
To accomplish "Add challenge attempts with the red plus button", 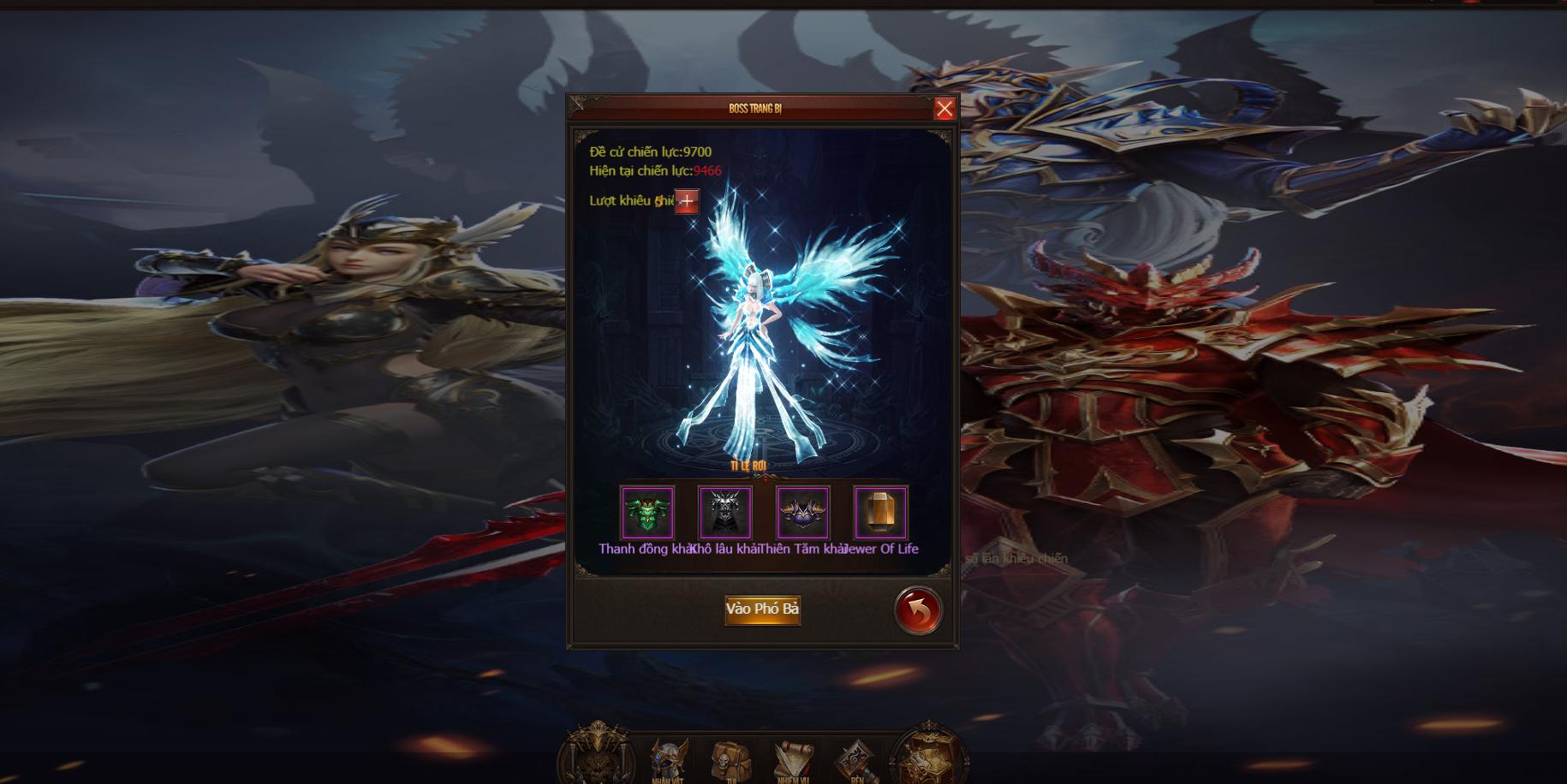I will click(x=687, y=201).
